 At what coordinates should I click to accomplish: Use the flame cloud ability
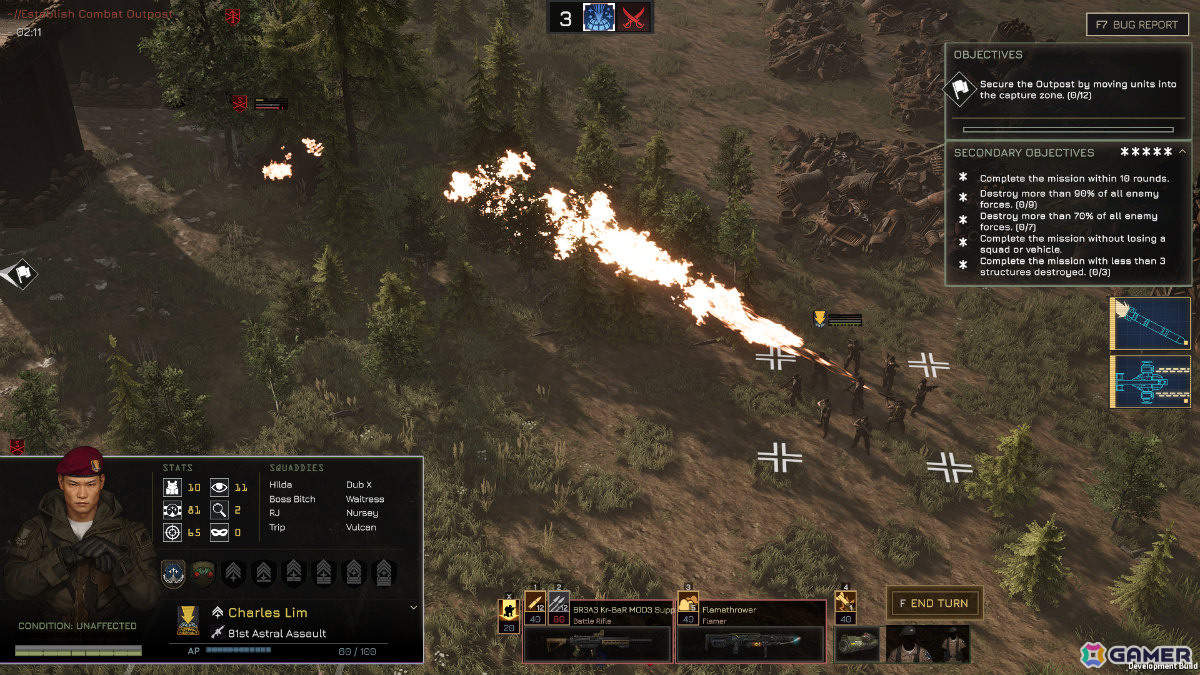tap(688, 605)
